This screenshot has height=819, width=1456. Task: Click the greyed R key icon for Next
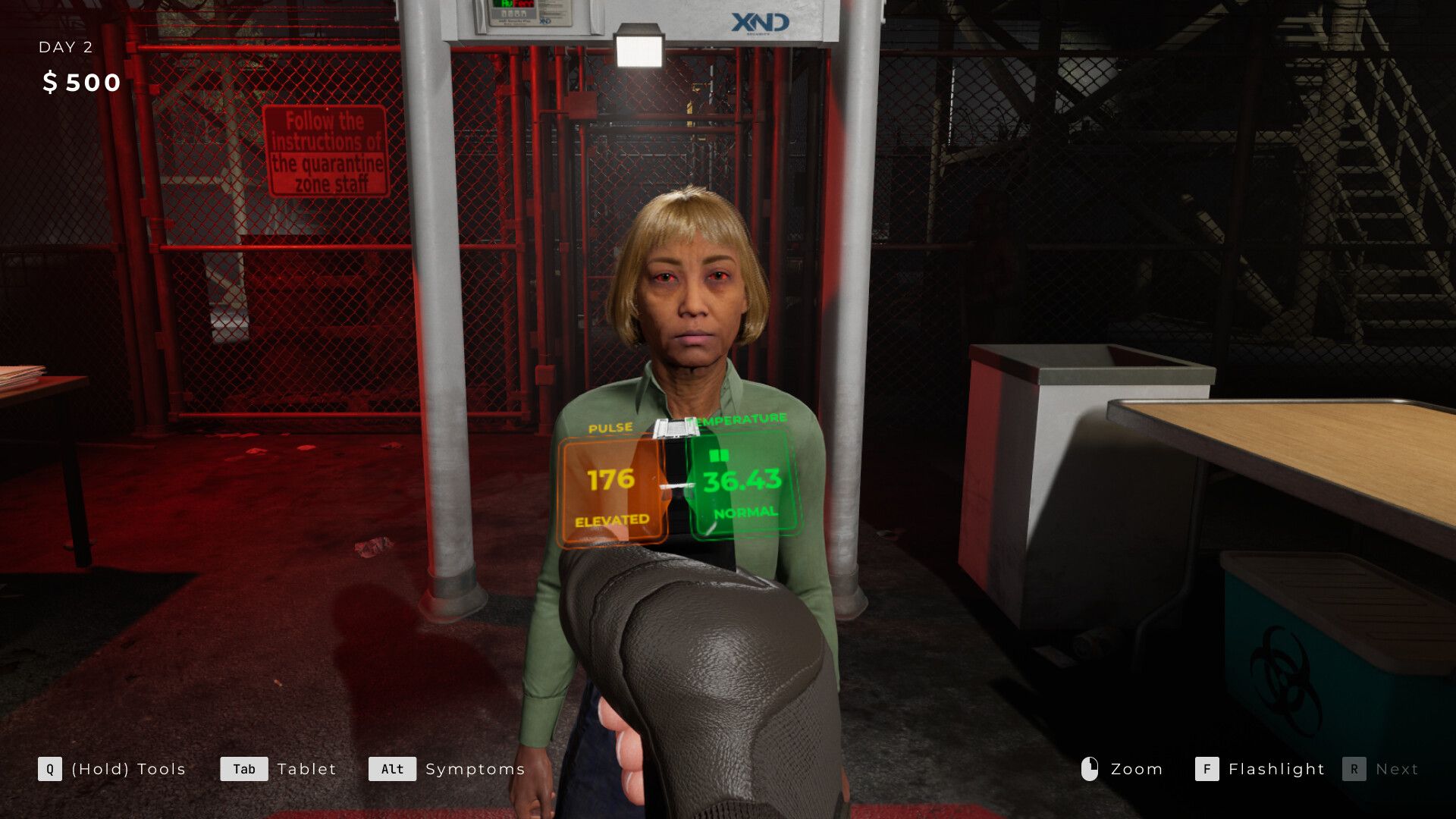coord(1355,769)
